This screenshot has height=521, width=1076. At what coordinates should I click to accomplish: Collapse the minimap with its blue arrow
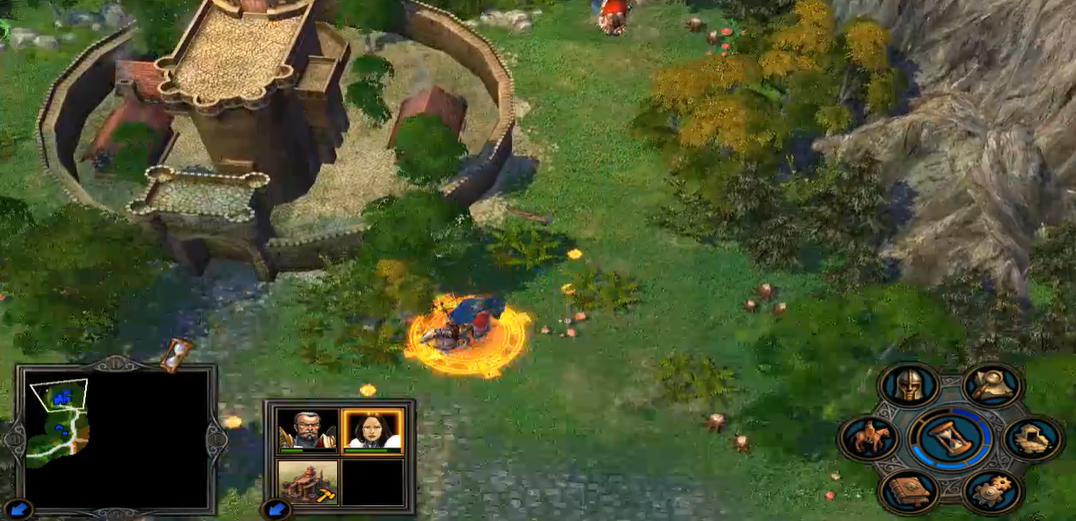pos(17,510)
